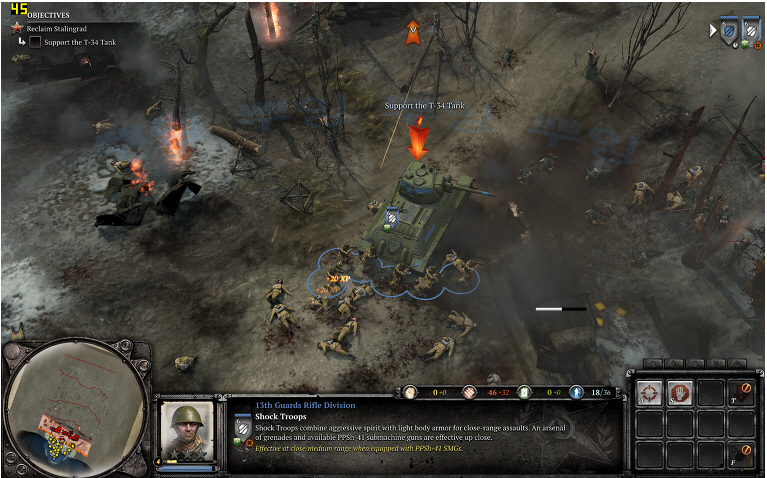
Task: Select the Shock Troops unit portrait
Action: (x=186, y=431)
